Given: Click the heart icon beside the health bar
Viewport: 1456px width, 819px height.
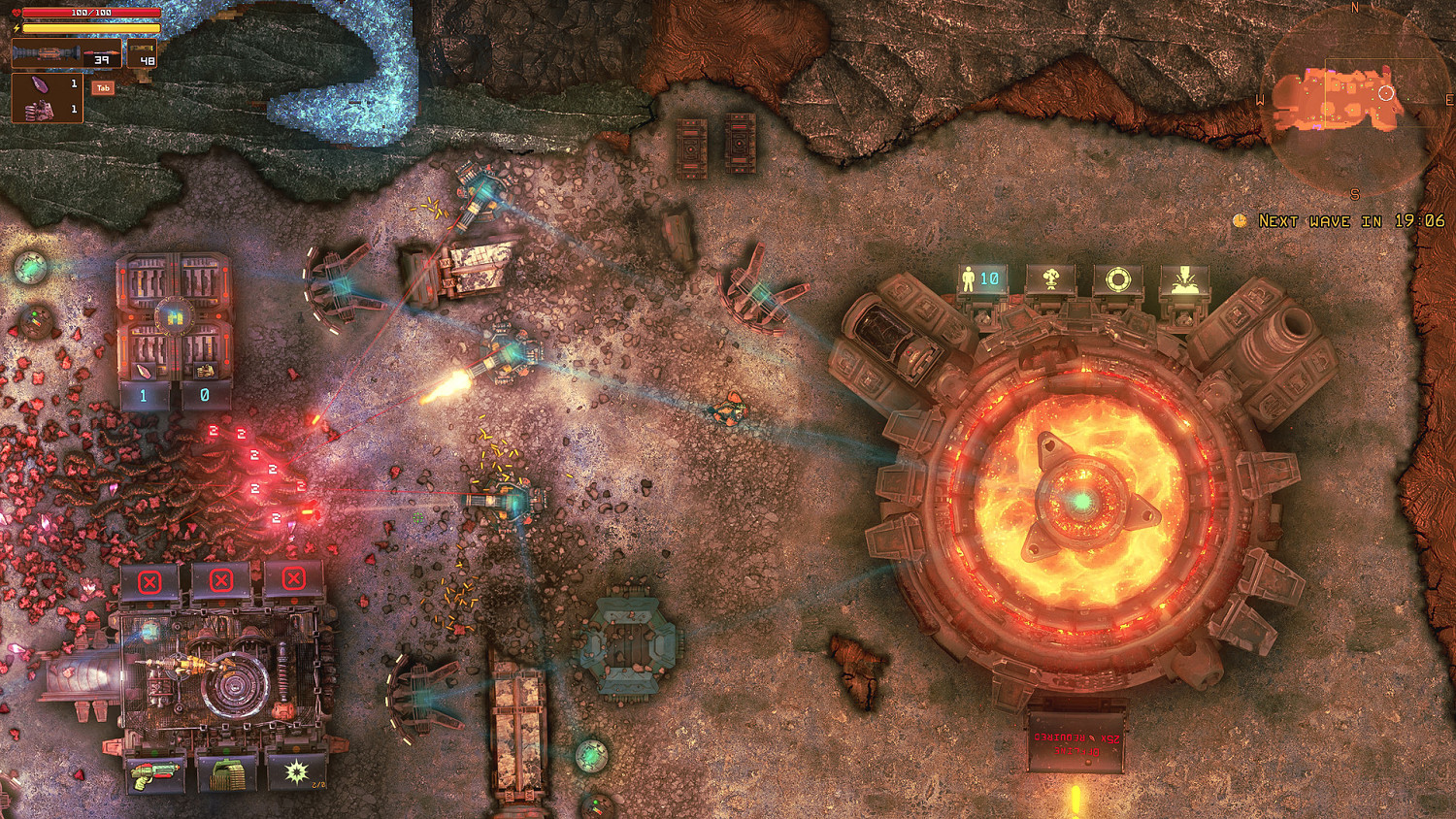Looking at the screenshot, I should click(x=17, y=13).
